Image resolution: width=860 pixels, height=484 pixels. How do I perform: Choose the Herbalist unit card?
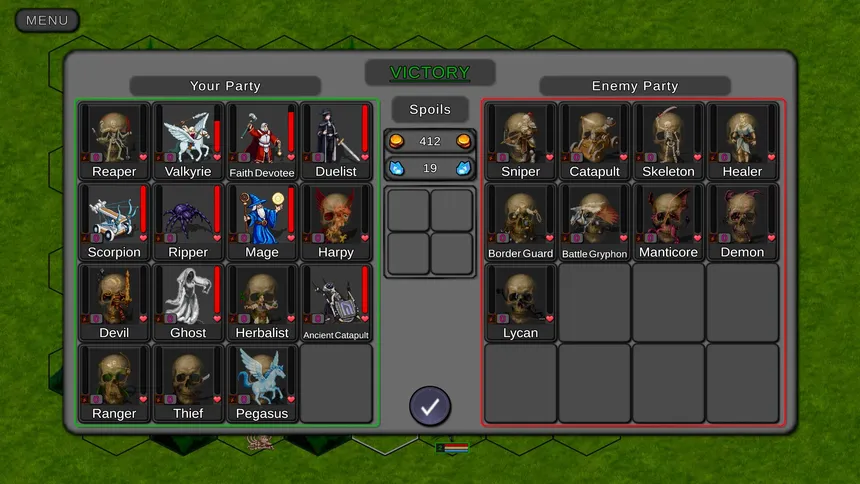click(x=262, y=303)
